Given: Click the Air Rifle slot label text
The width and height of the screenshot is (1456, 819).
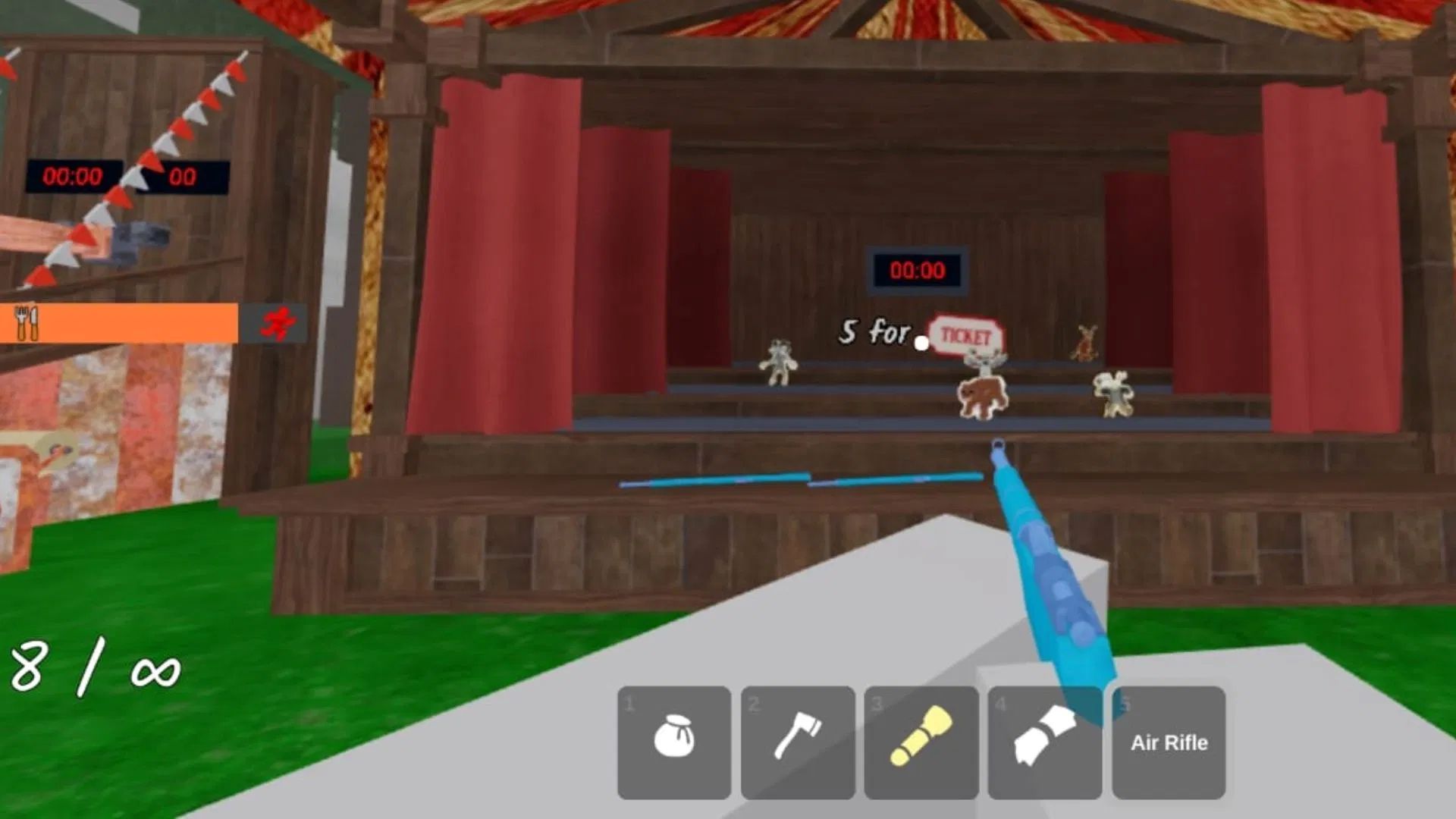Looking at the screenshot, I should click(1168, 743).
